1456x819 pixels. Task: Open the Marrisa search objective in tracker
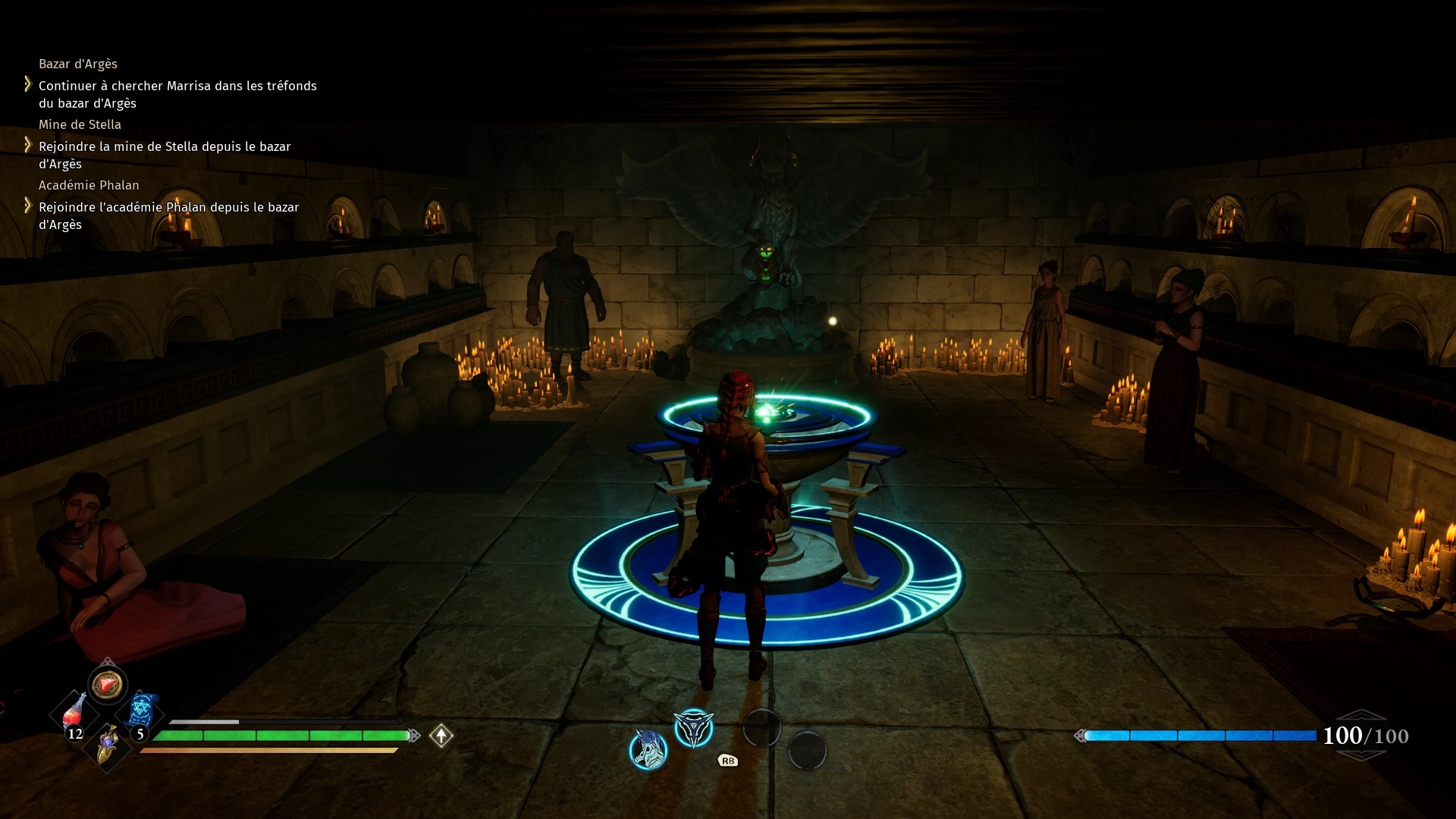177,95
